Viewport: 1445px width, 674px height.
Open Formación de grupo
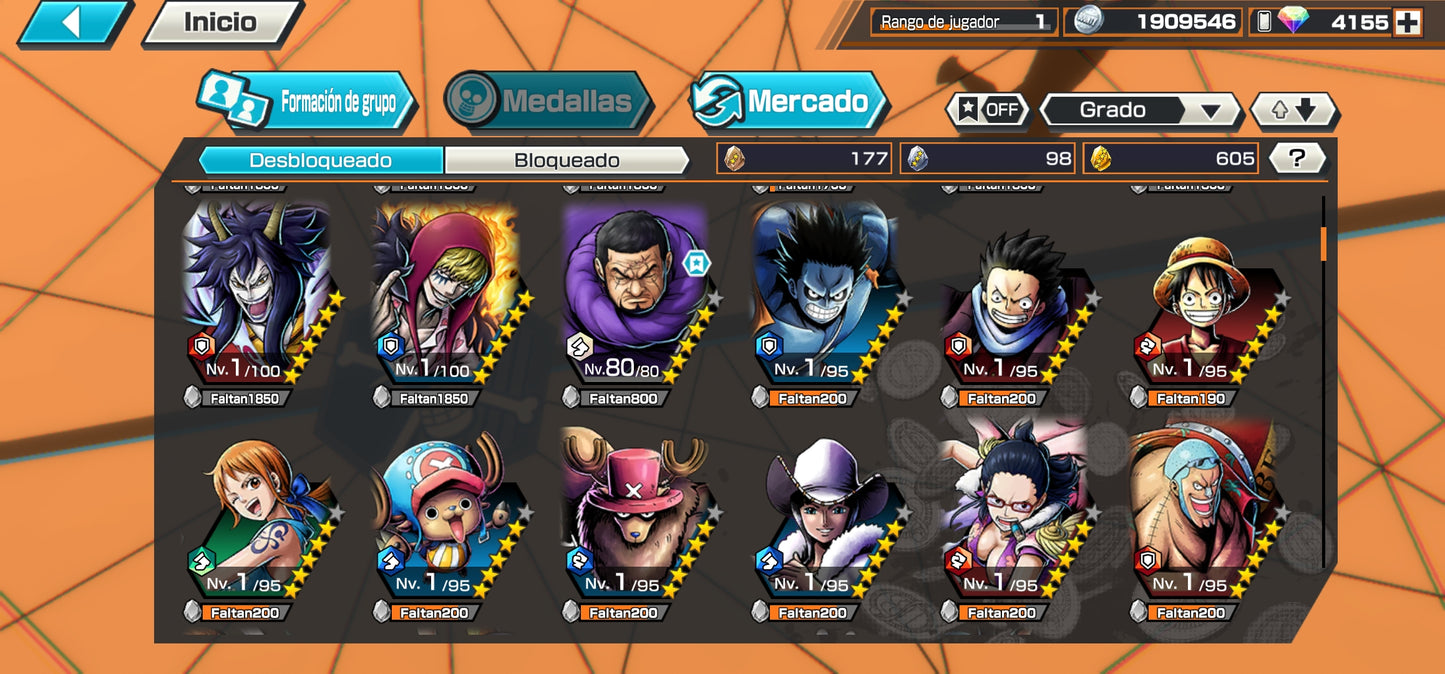coord(307,101)
